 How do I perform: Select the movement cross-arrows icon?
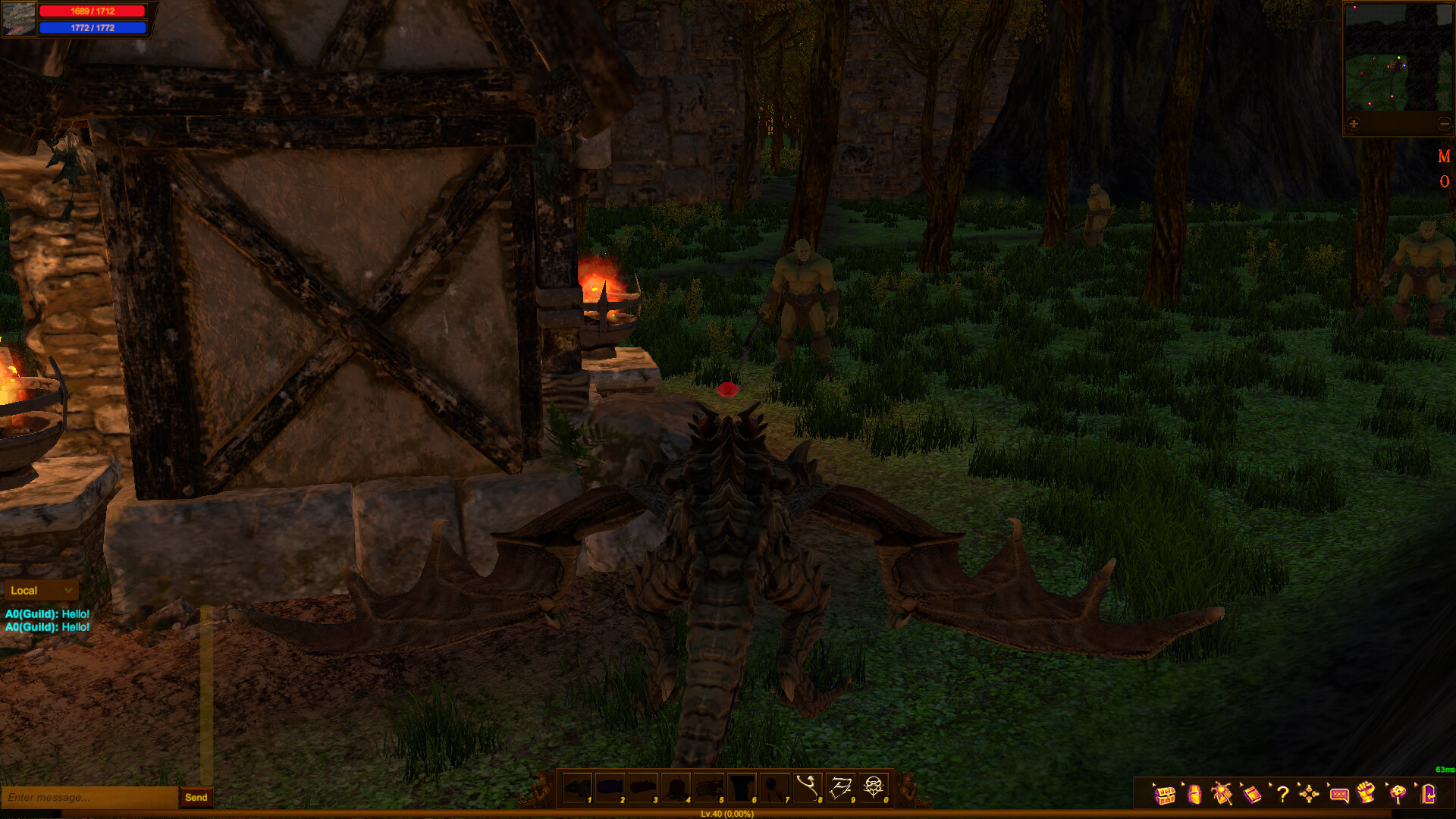[x=1310, y=795]
